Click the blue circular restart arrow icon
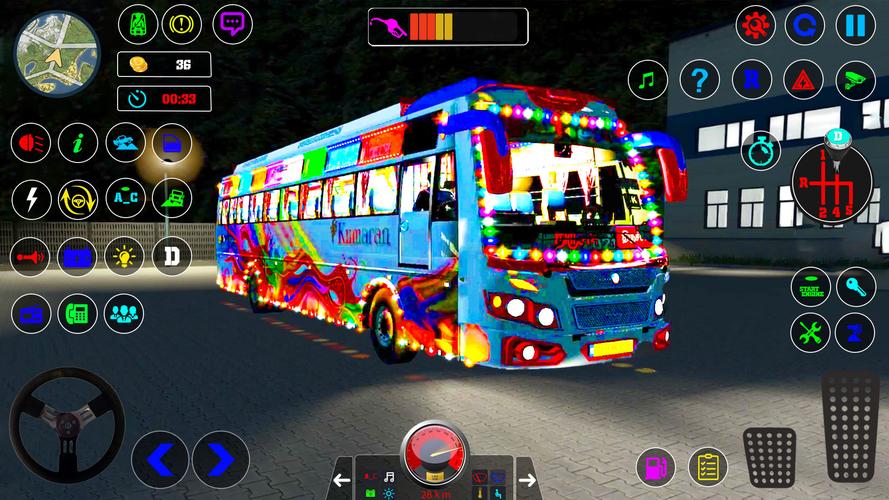Viewport: 889px width, 500px height. point(805,24)
